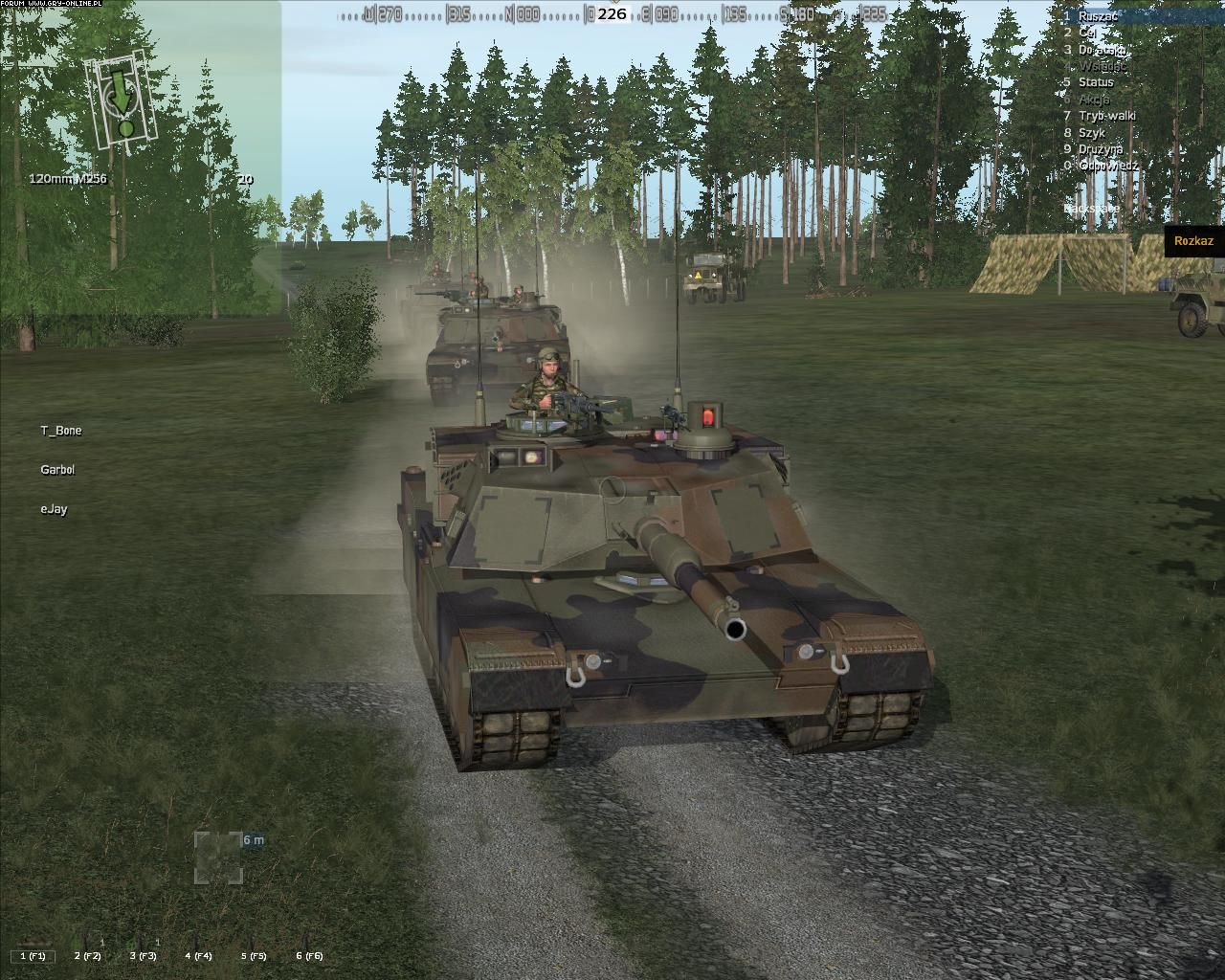Image resolution: width=1225 pixels, height=980 pixels.
Task: Select squad unit 2 (F2)
Action: [x=88, y=955]
